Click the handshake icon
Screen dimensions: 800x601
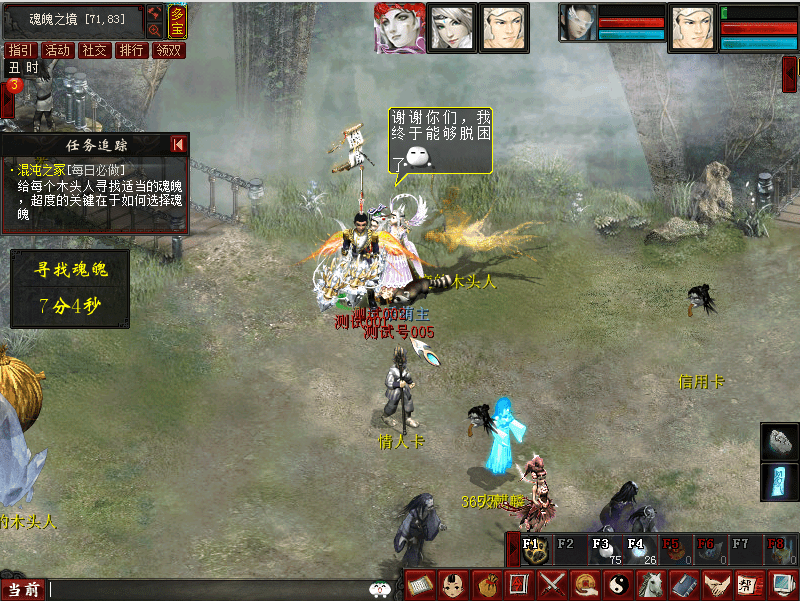pos(715,585)
